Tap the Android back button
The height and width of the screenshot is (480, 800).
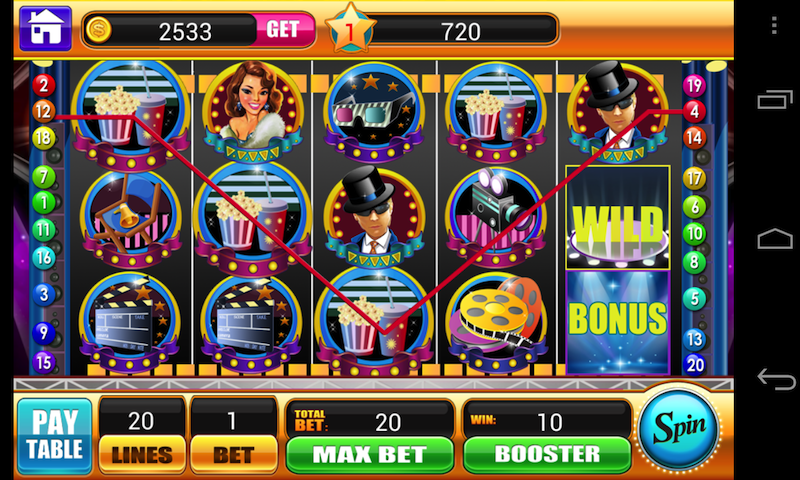775,379
